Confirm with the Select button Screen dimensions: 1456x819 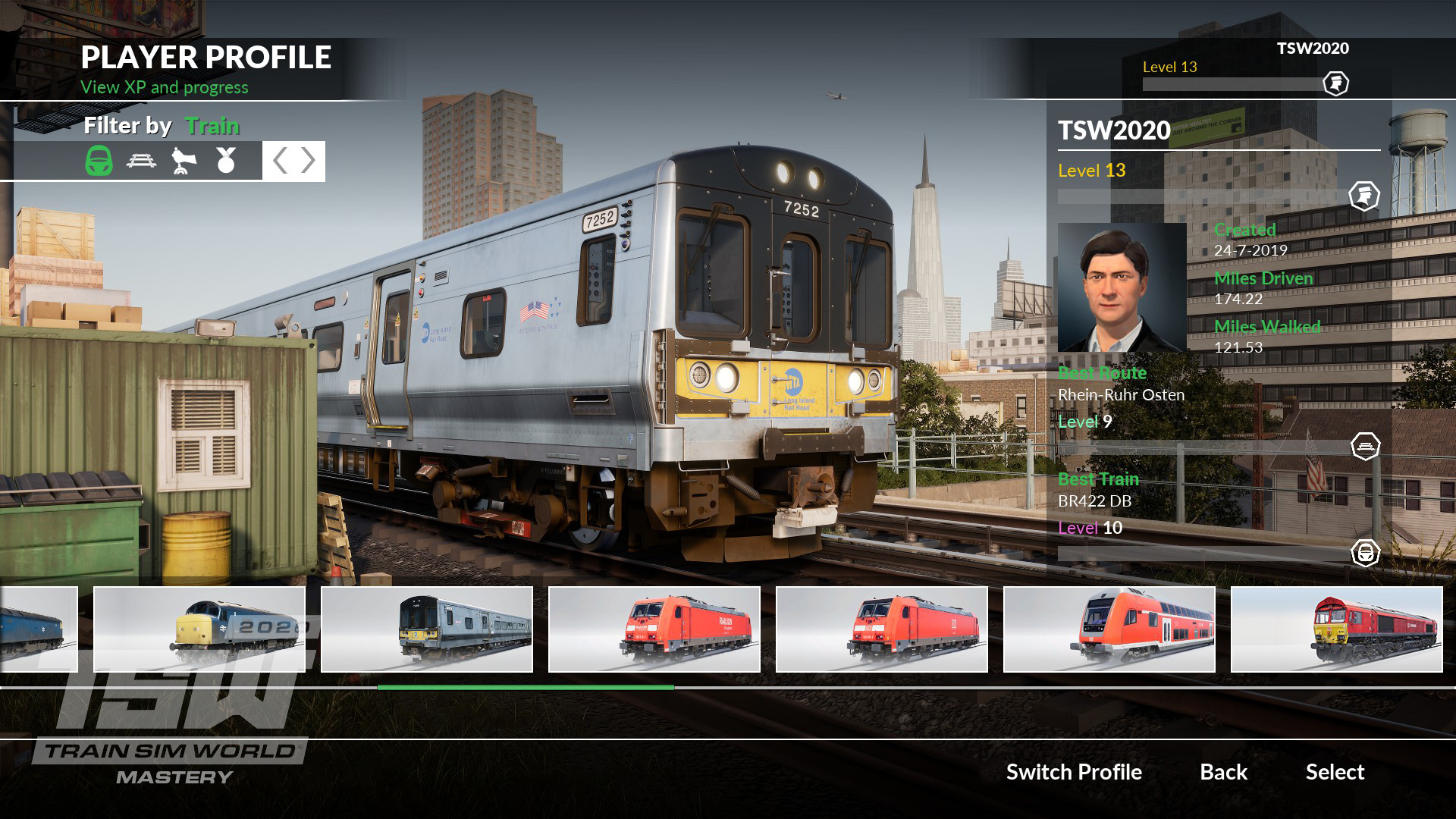(x=1335, y=772)
